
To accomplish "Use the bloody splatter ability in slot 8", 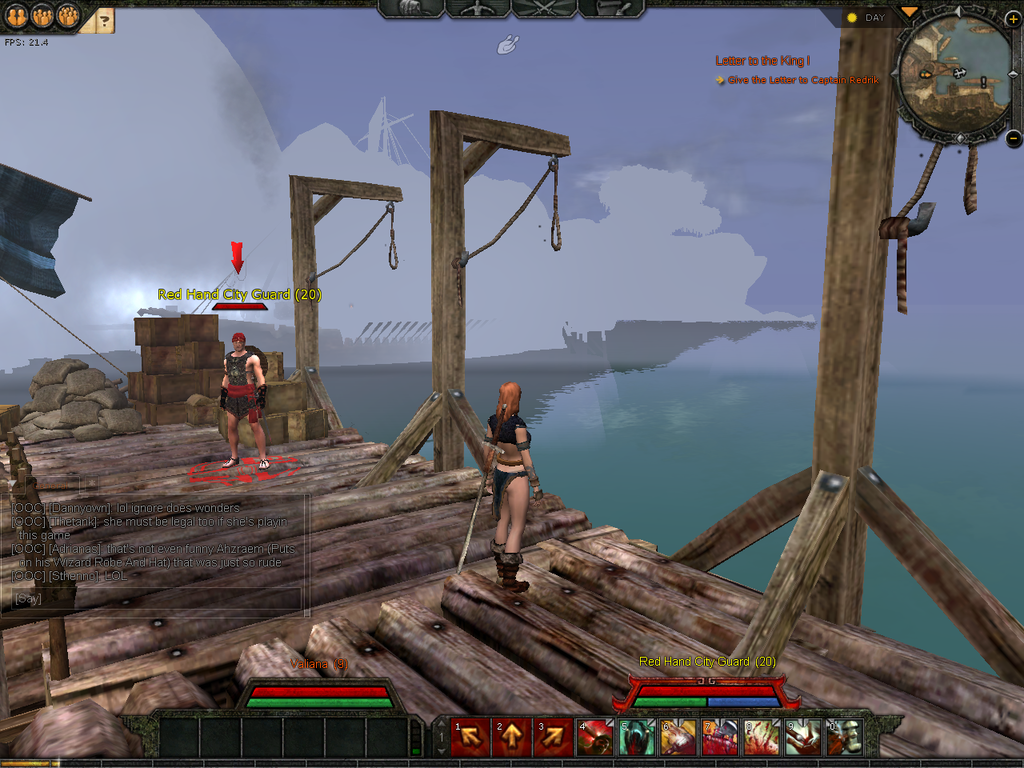I will coord(761,738).
